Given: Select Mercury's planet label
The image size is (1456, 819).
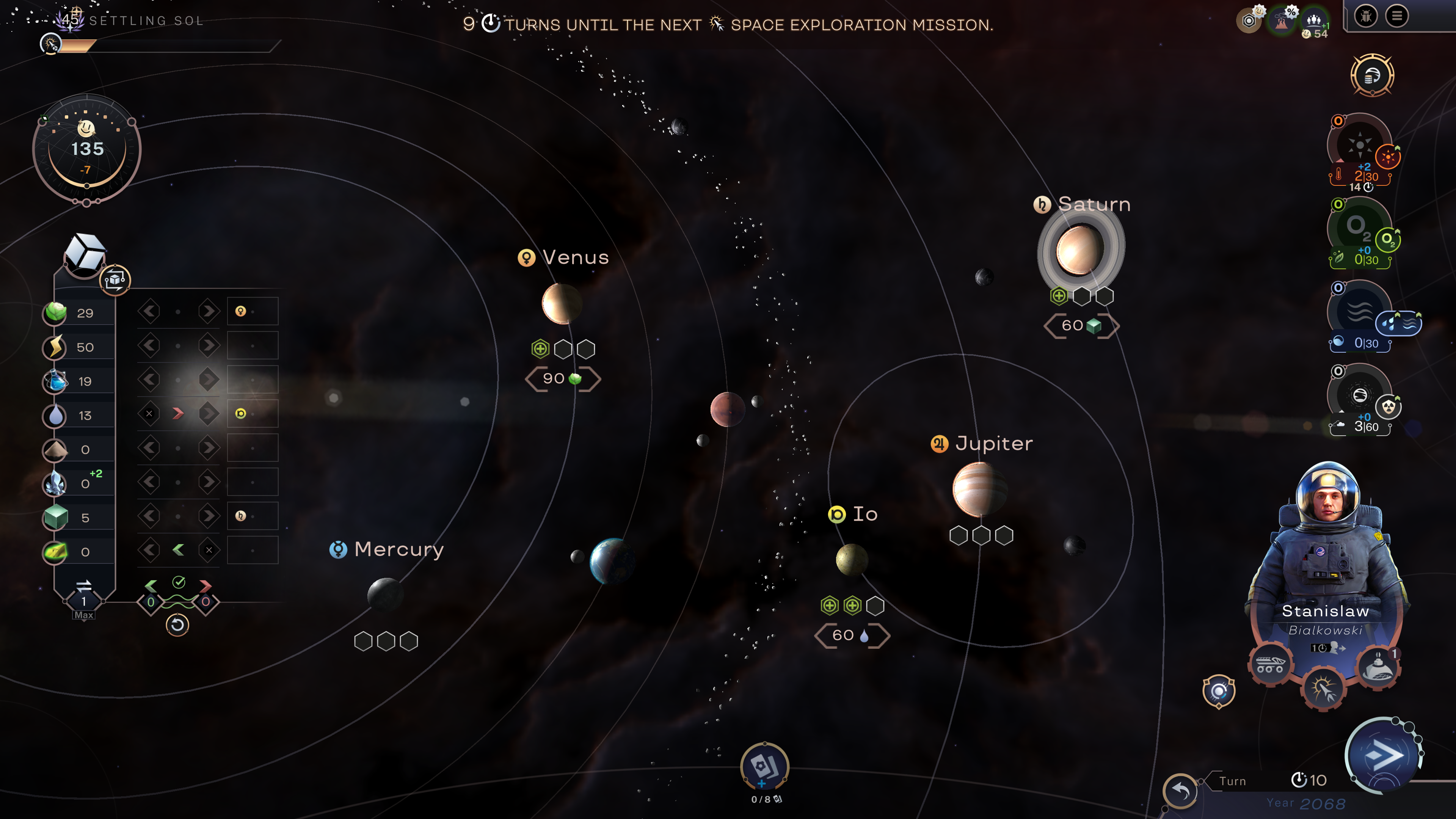Looking at the screenshot, I should point(399,549).
